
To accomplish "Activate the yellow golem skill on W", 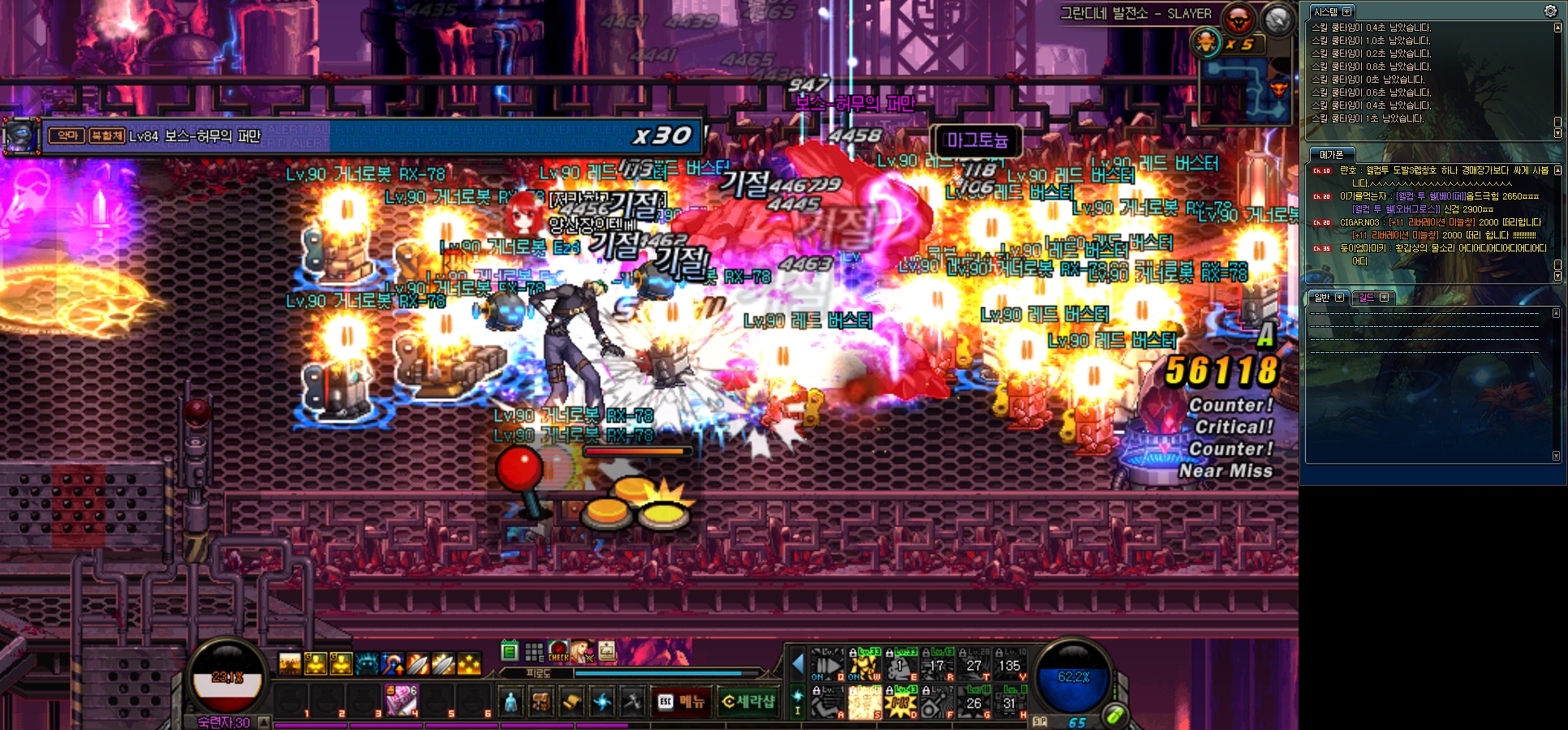I will pos(865,667).
